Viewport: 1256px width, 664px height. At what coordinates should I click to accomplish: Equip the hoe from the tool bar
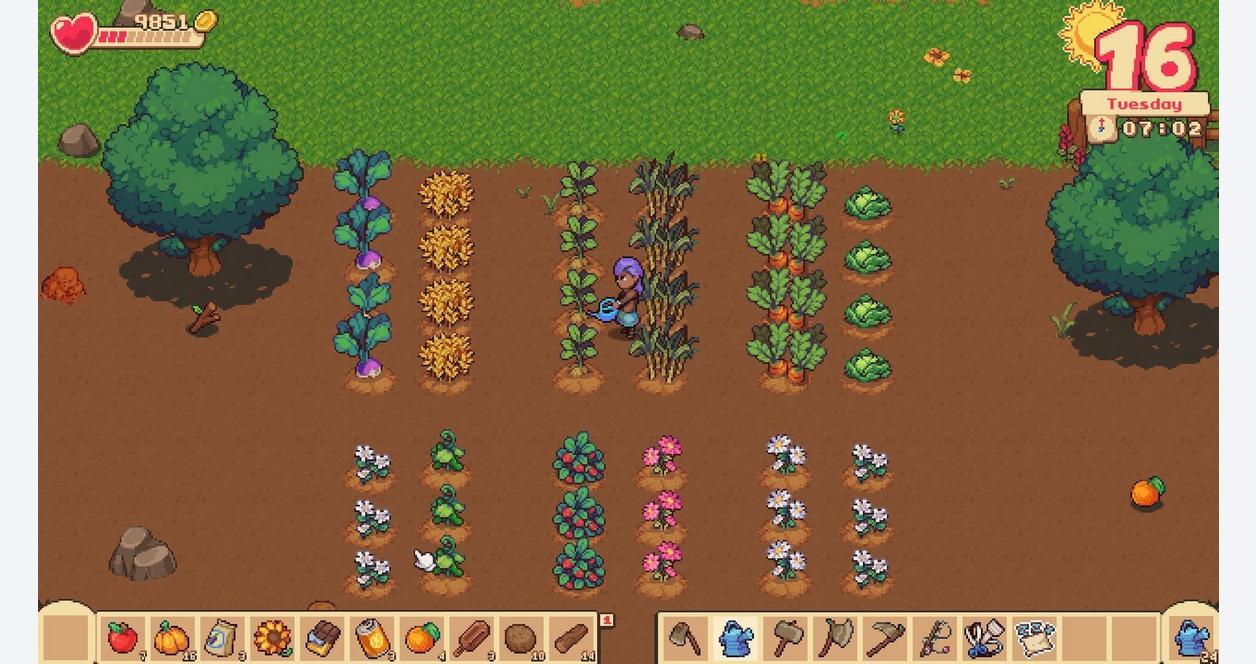[685, 638]
